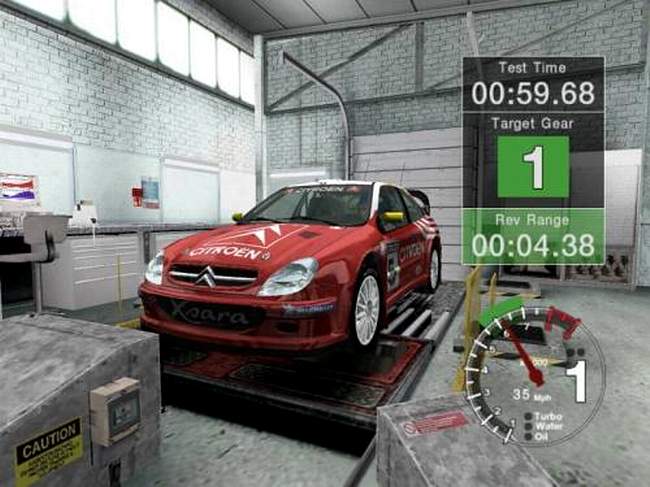Click the green Target Gear box
The image size is (650, 487).
[x=533, y=167]
